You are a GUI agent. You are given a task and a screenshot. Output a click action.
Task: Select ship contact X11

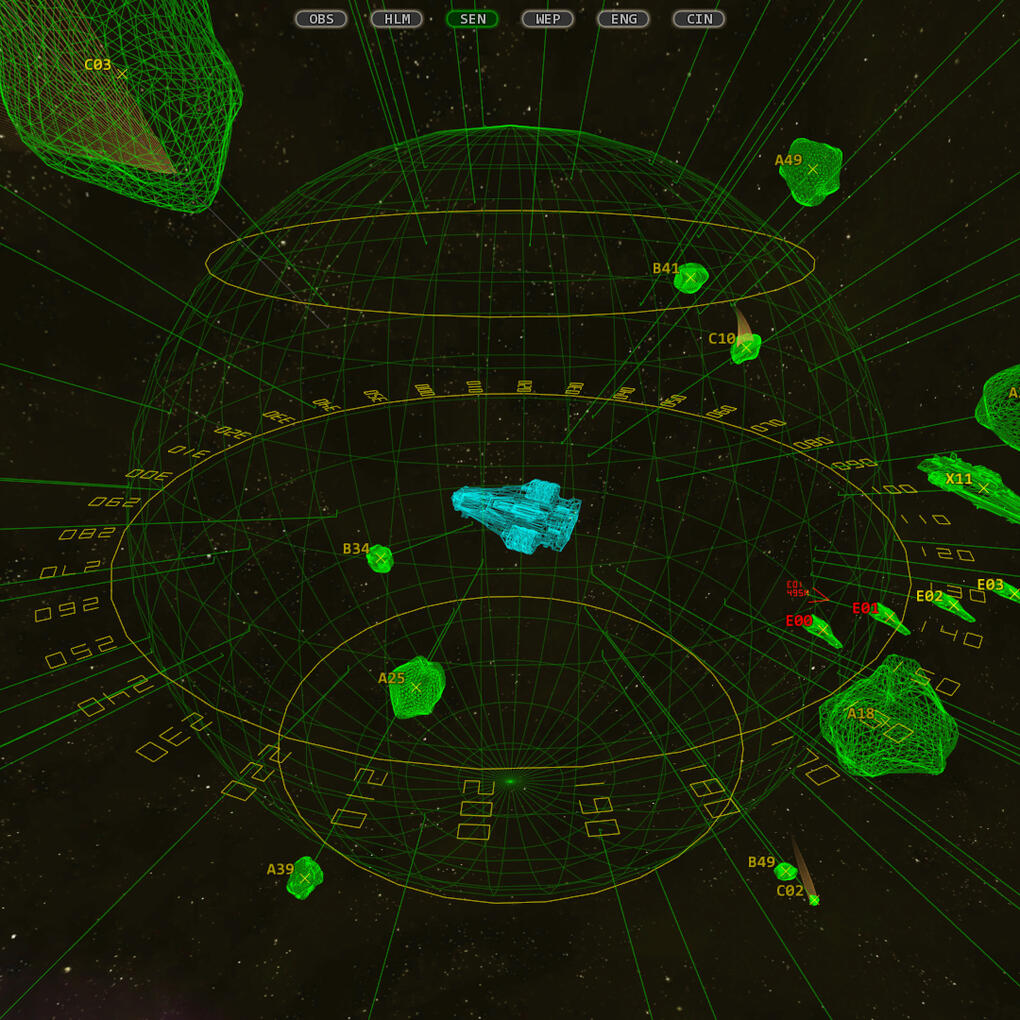(983, 488)
